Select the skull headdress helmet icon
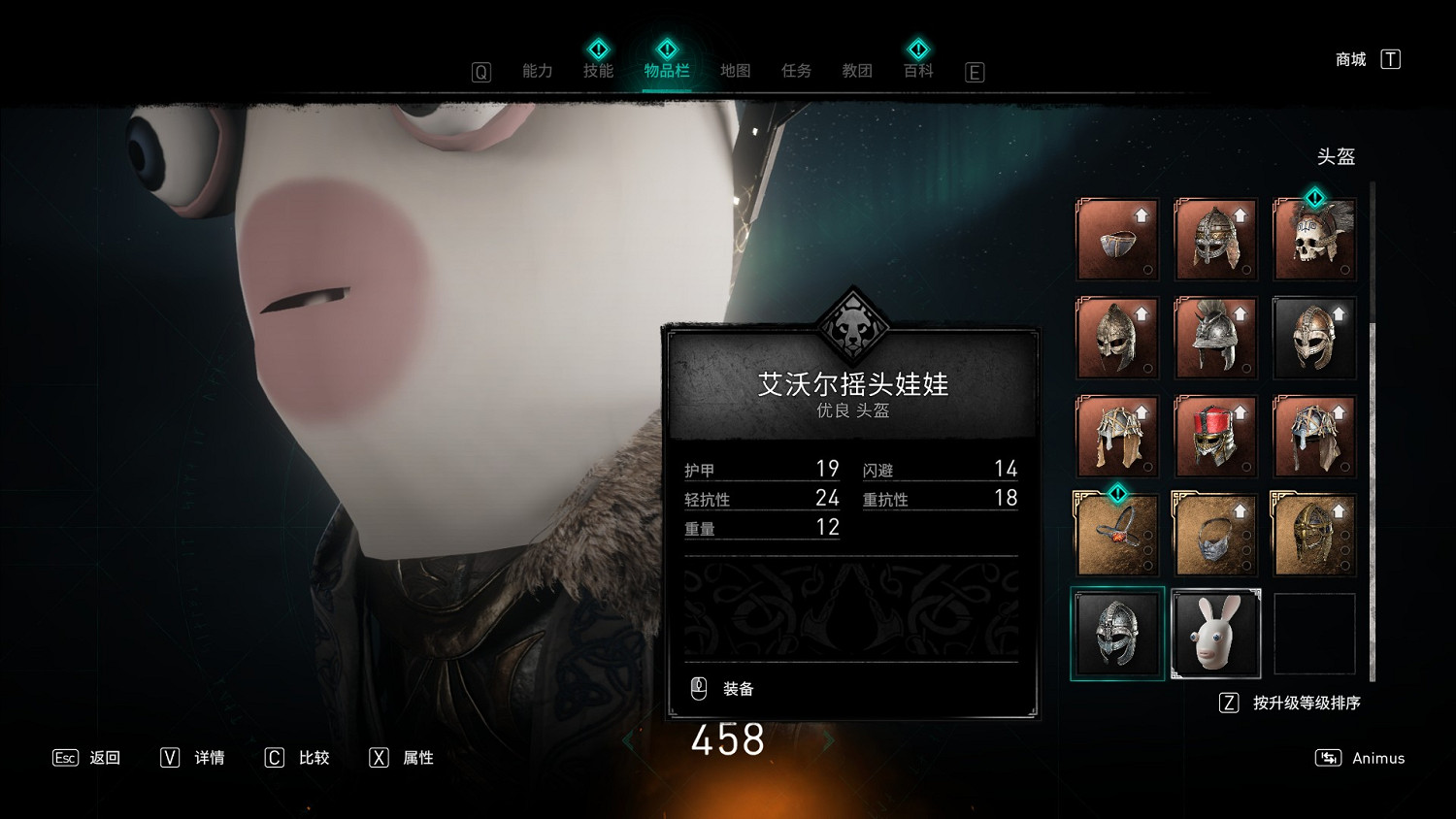The width and height of the screenshot is (1456, 819). [x=1314, y=240]
